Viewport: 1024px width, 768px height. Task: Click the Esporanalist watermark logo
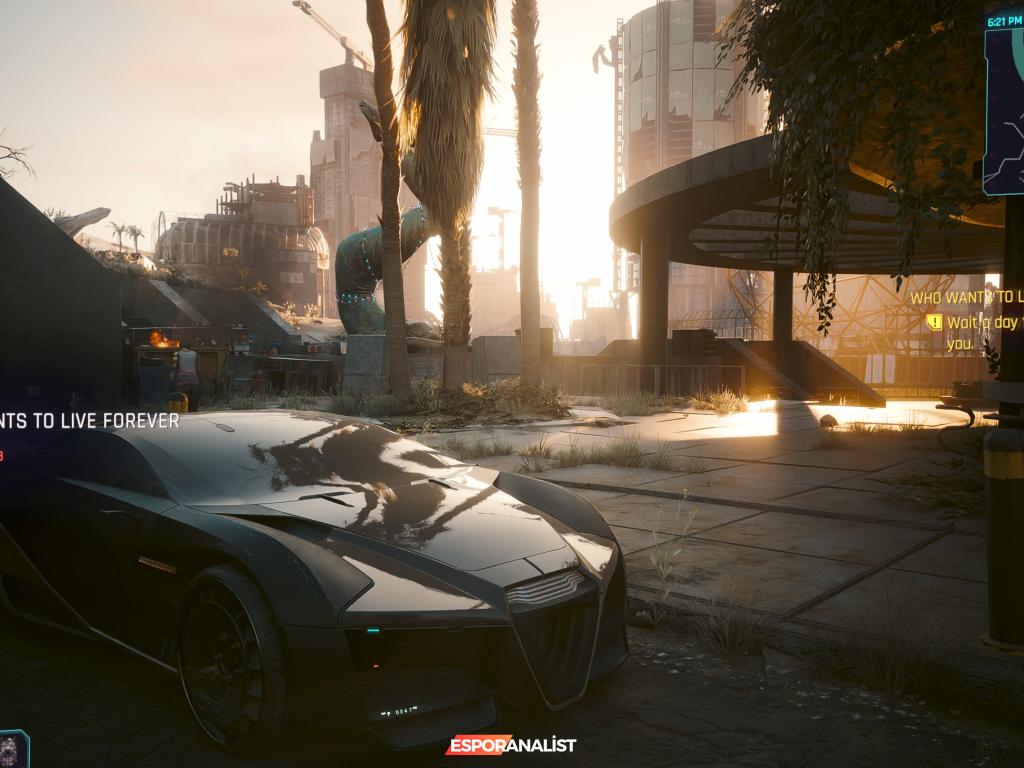click(x=511, y=745)
